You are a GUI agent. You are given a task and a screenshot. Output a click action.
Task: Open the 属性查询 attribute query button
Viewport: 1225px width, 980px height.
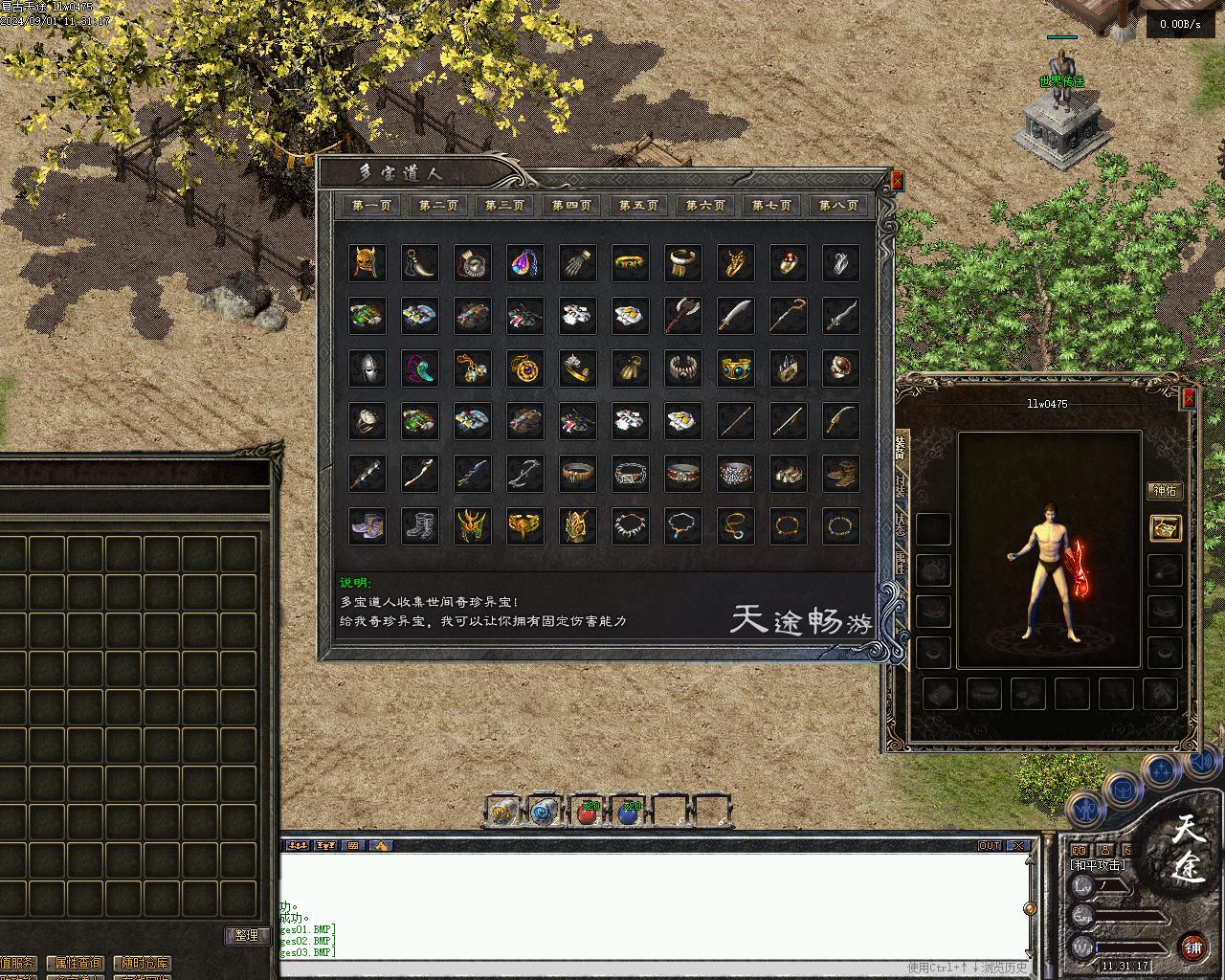tap(78, 963)
